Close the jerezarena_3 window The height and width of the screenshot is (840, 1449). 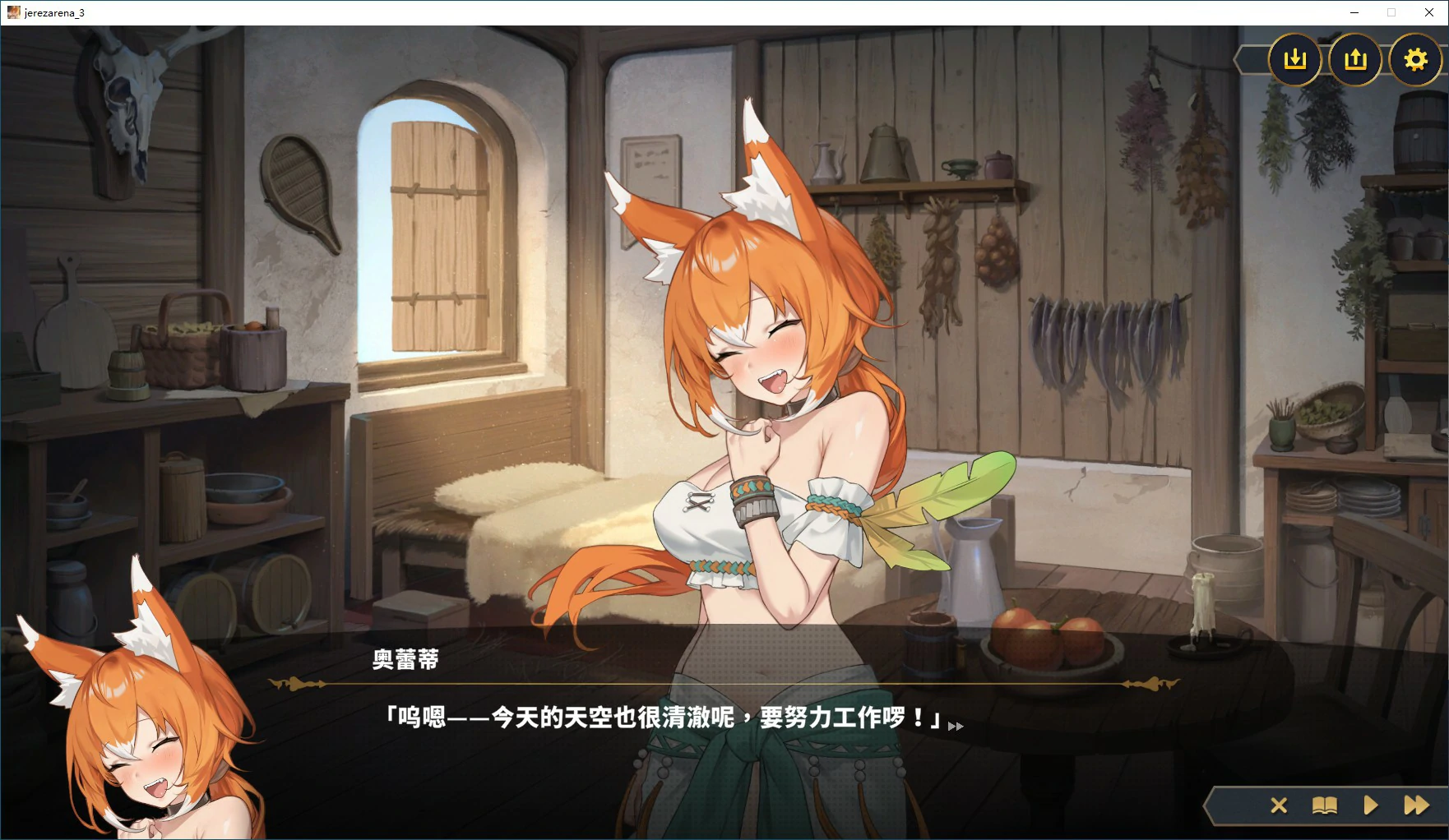pyautogui.click(x=1429, y=12)
